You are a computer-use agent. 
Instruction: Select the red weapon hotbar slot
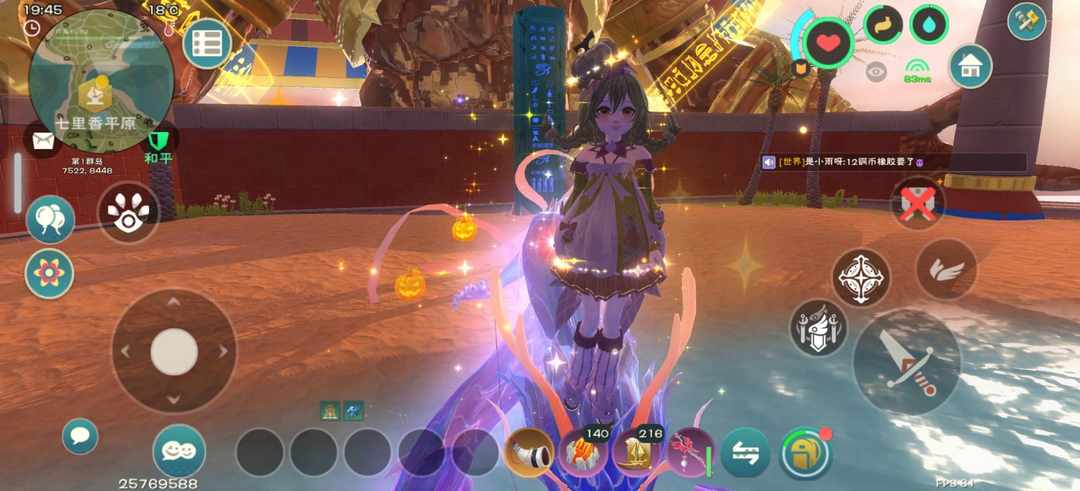691,453
